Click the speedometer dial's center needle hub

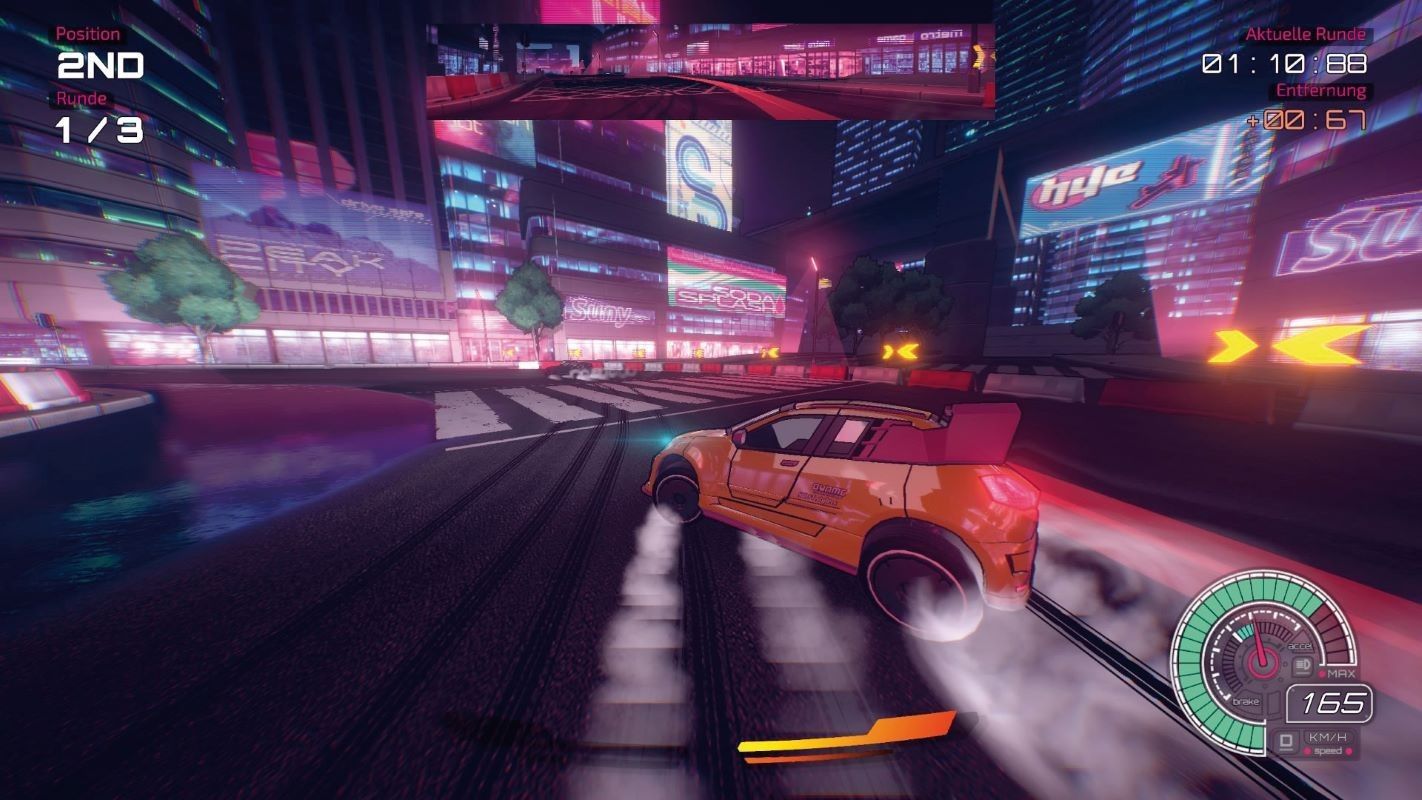point(1264,661)
